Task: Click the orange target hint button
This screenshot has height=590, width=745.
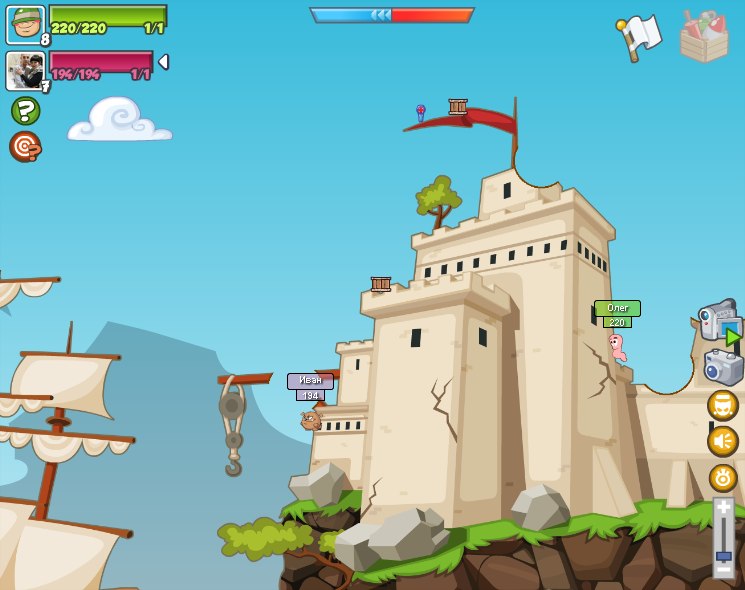Action: click(x=25, y=146)
